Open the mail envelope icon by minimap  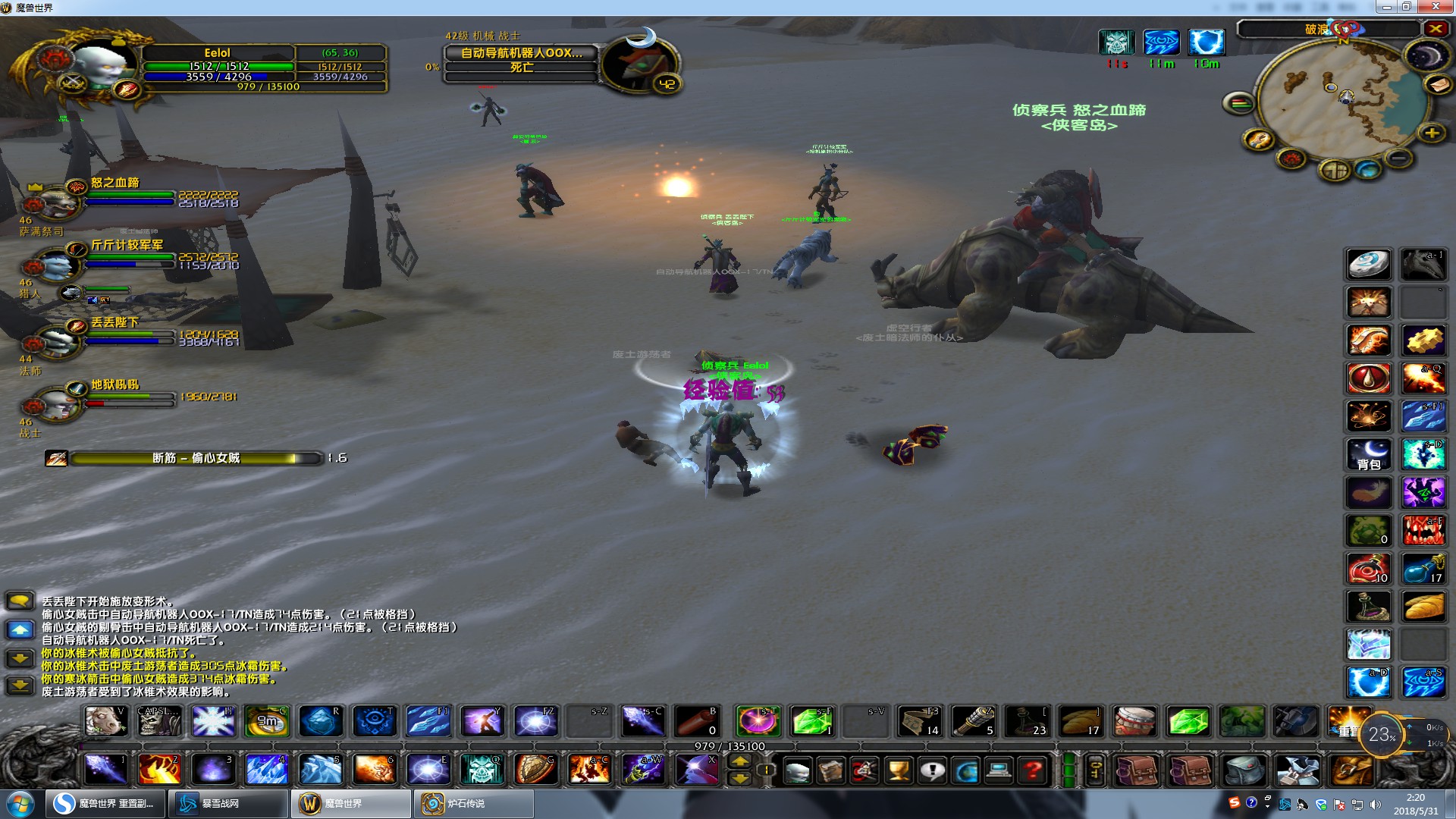coord(1439,85)
